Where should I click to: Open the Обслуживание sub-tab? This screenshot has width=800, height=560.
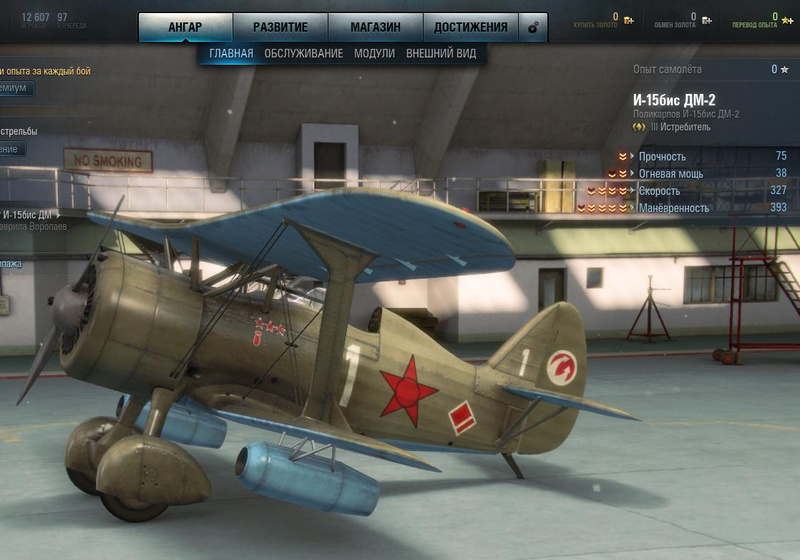pyautogui.click(x=303, y=53)
